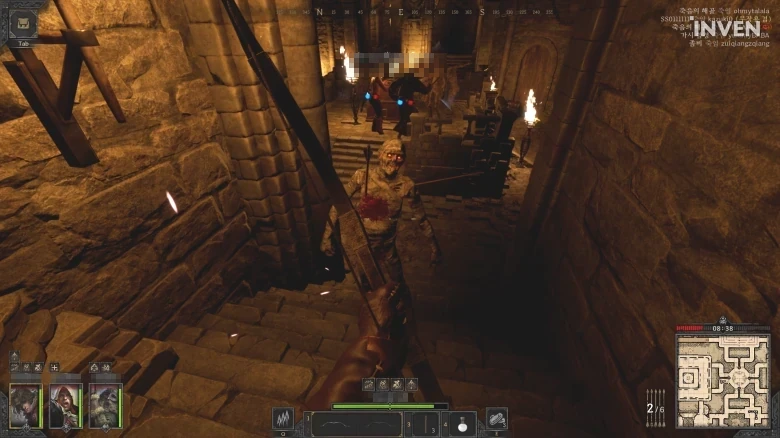Select the bow weapon slot
The height and width of the screenshot is (438, 780).
356,424
